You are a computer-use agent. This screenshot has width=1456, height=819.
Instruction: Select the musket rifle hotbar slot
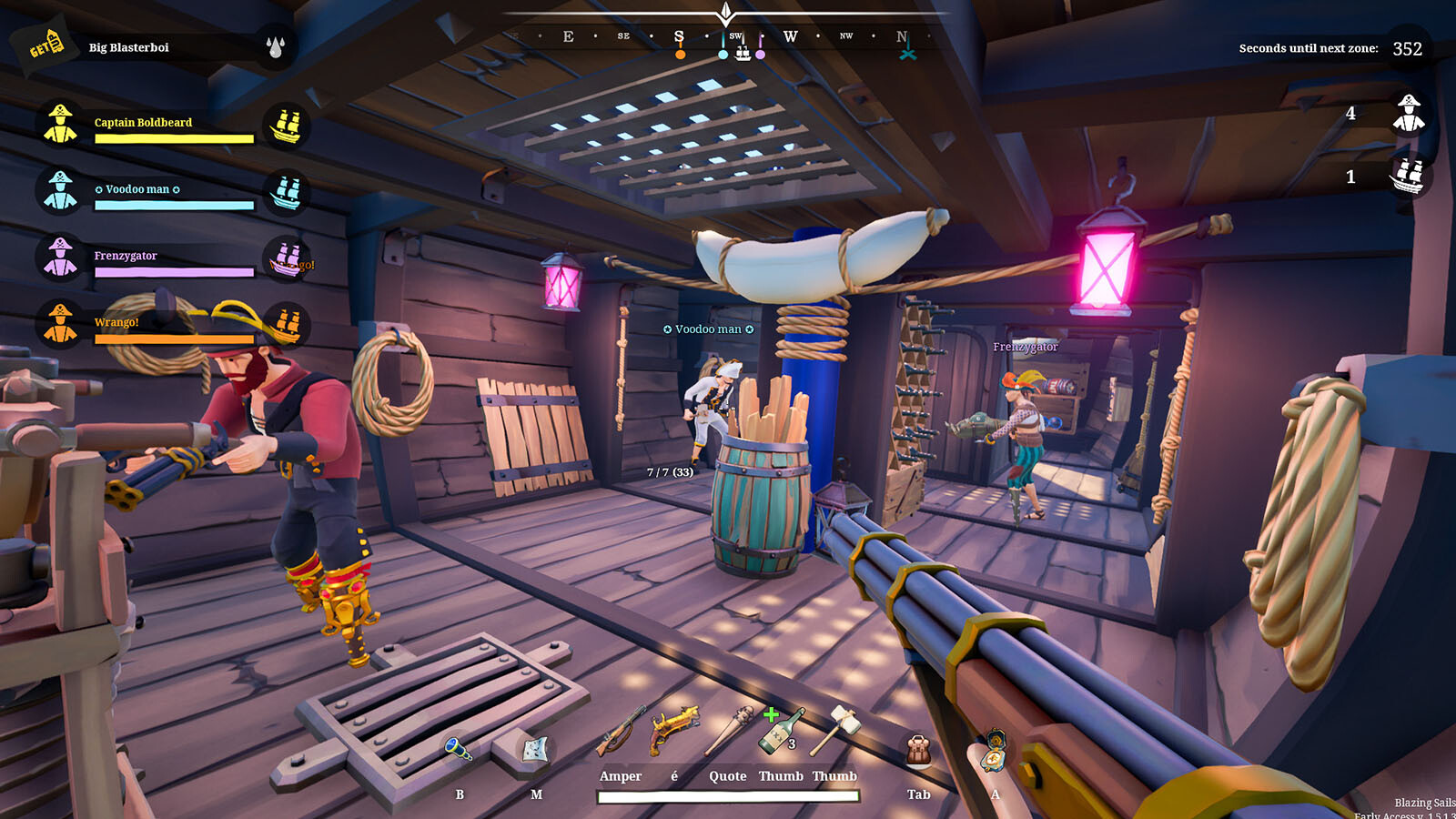pos(621,731)
